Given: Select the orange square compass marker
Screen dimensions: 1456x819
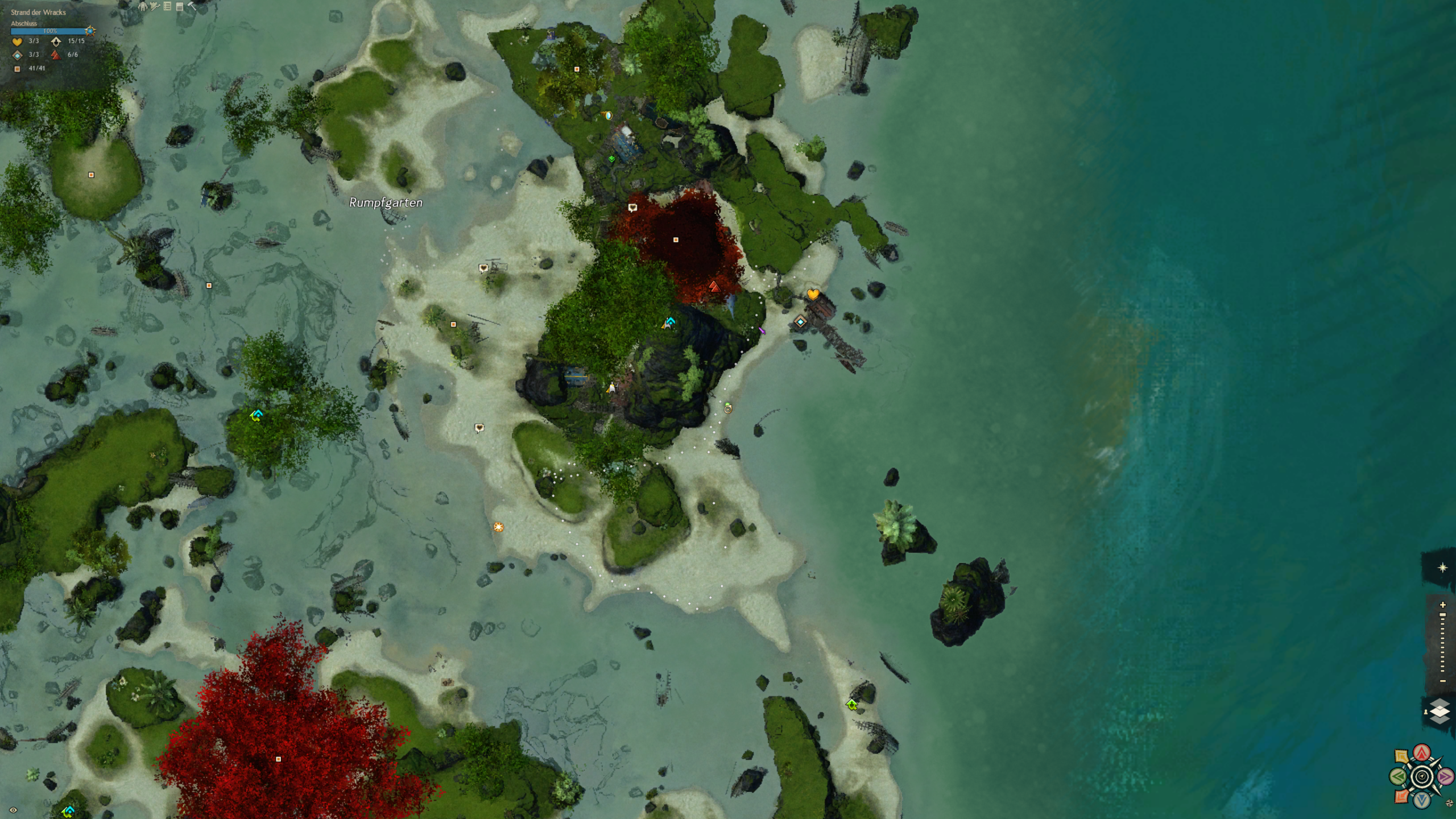Looking at the screenshot, I should point(1402,796).
